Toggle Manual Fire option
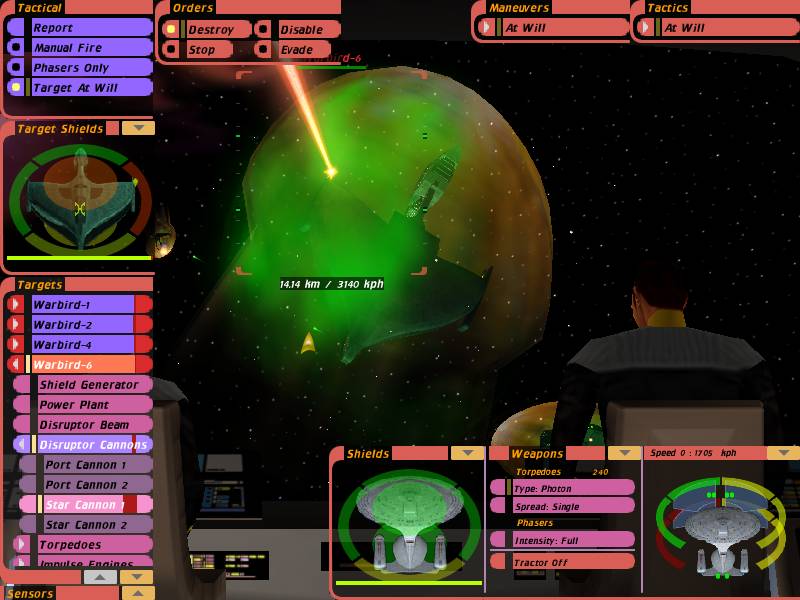 80,48
